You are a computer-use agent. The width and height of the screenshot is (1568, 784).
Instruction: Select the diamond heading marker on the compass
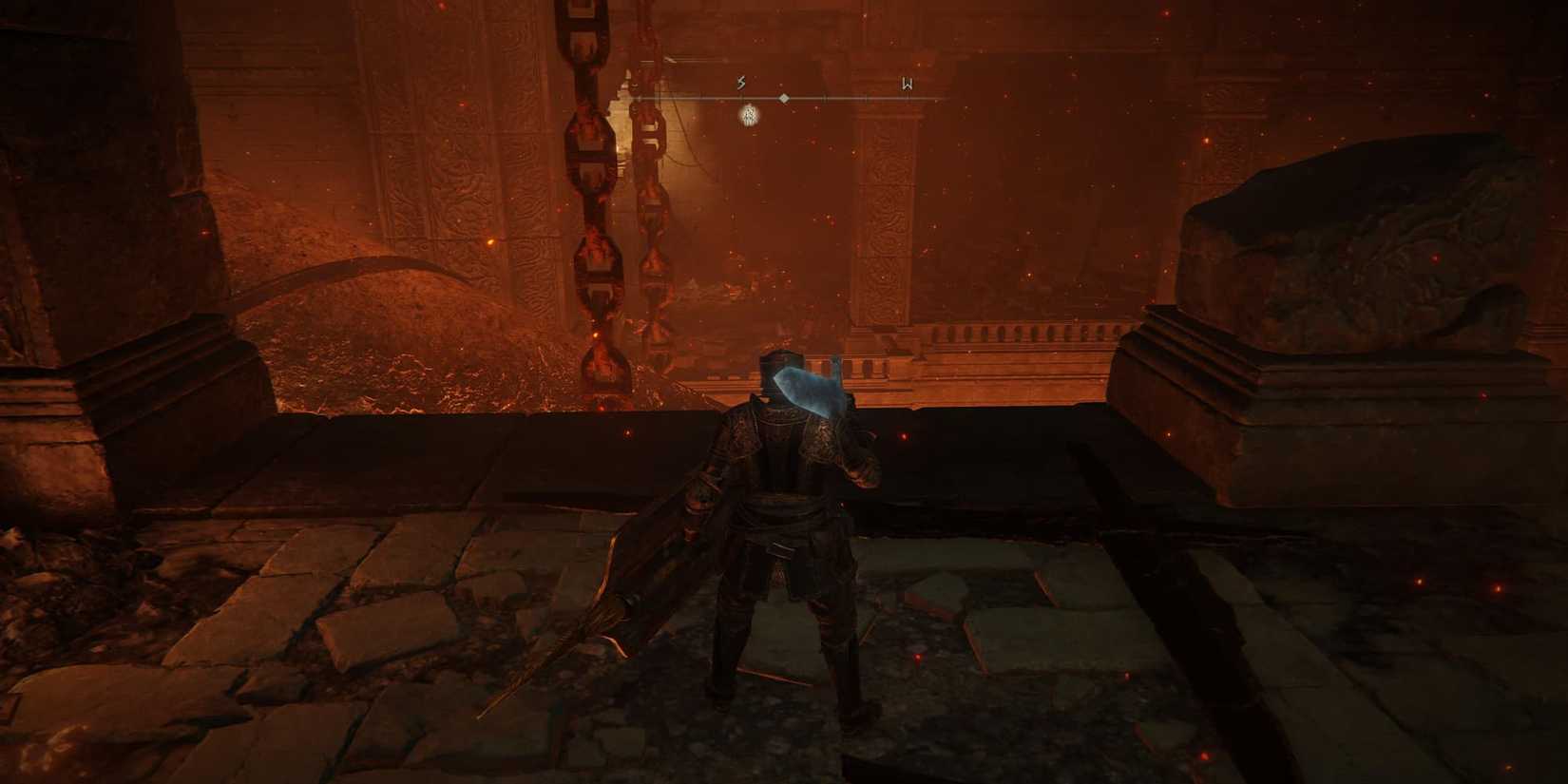click(x=784, y=99)
